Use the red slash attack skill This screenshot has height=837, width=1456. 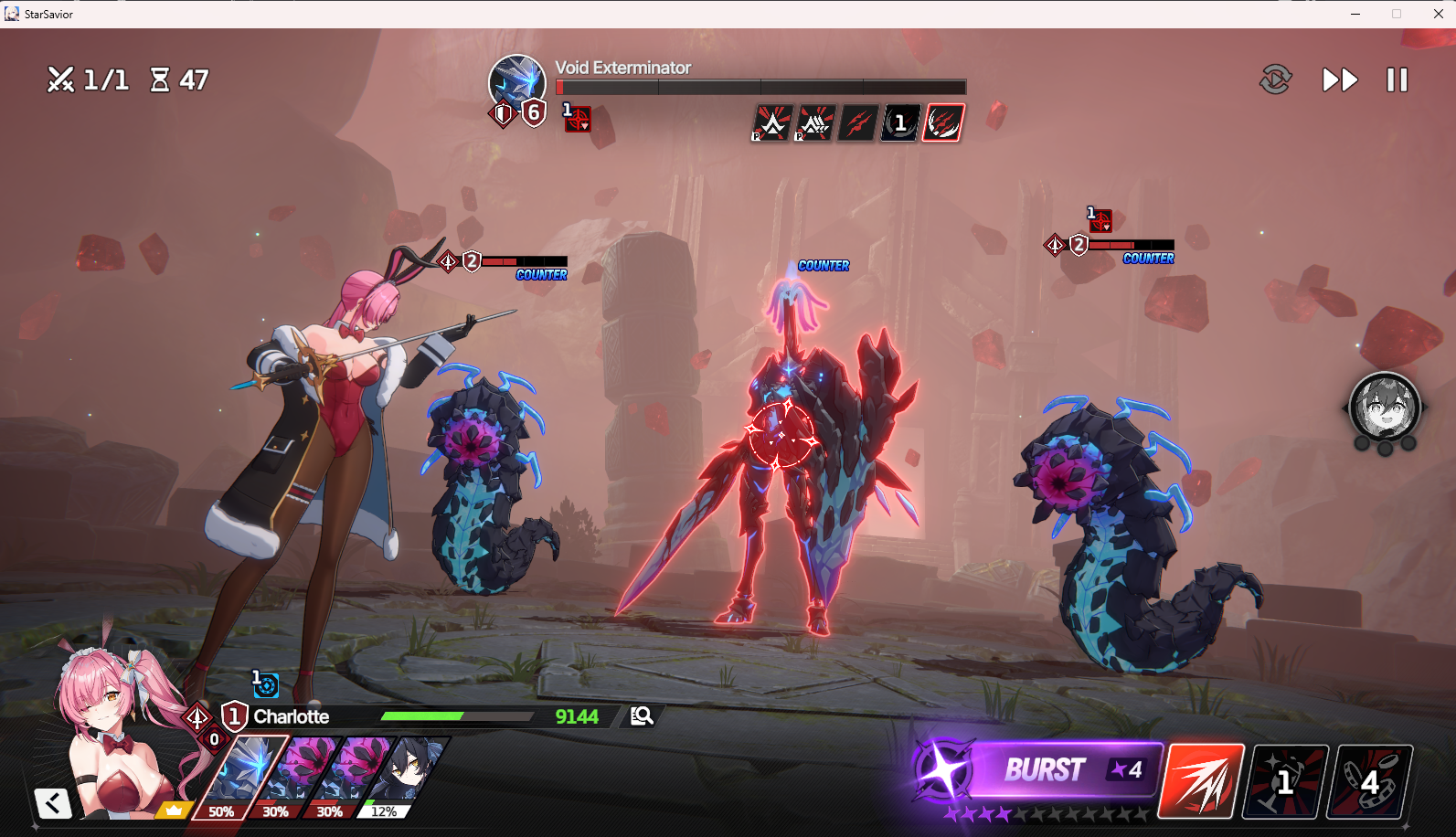pyautogui.click(x=1201, y=781)
